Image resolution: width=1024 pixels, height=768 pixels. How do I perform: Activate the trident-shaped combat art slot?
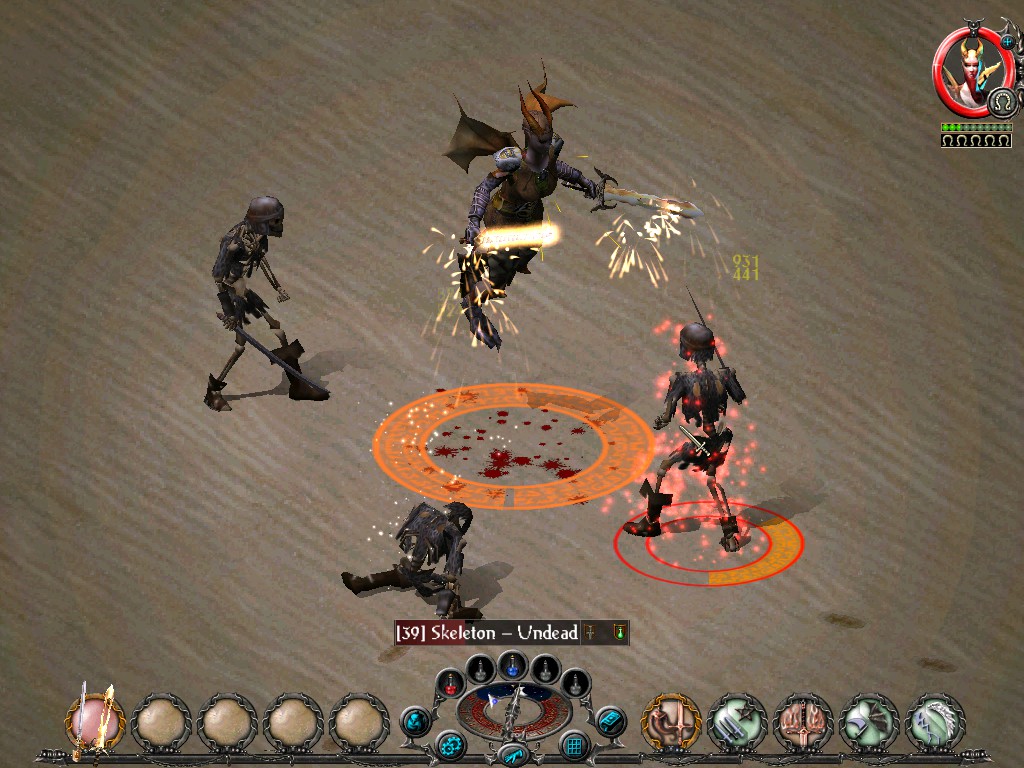[x=803, y=722]
